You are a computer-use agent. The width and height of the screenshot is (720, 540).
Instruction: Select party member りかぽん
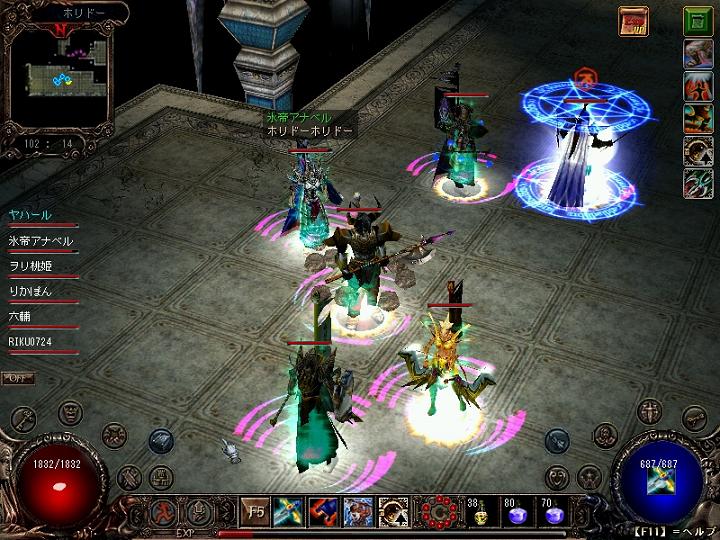pyautogui.click(x=30, y=291)
